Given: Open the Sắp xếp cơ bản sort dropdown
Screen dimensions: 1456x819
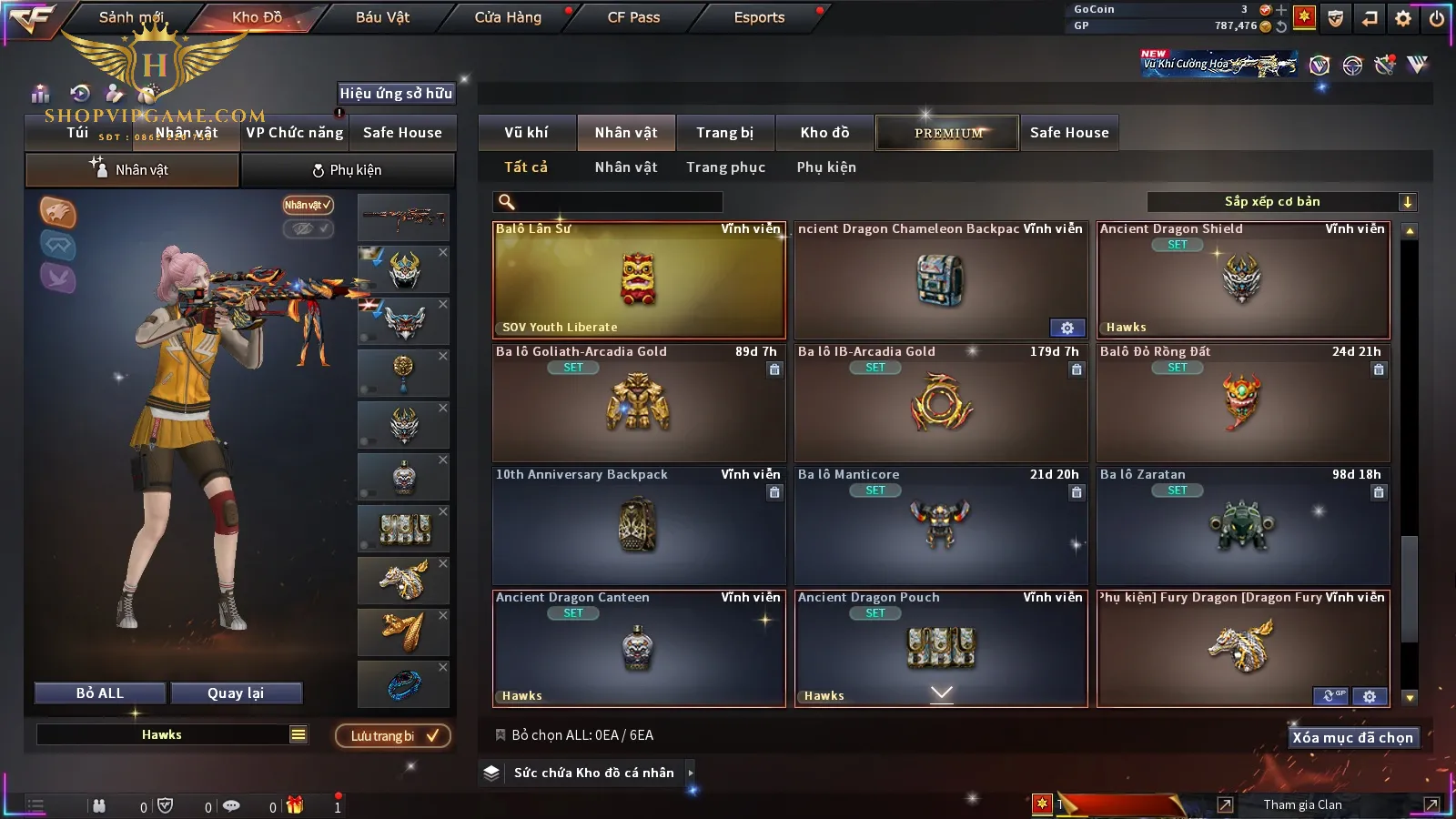Looking at the screenshot, I should 1281,202.
